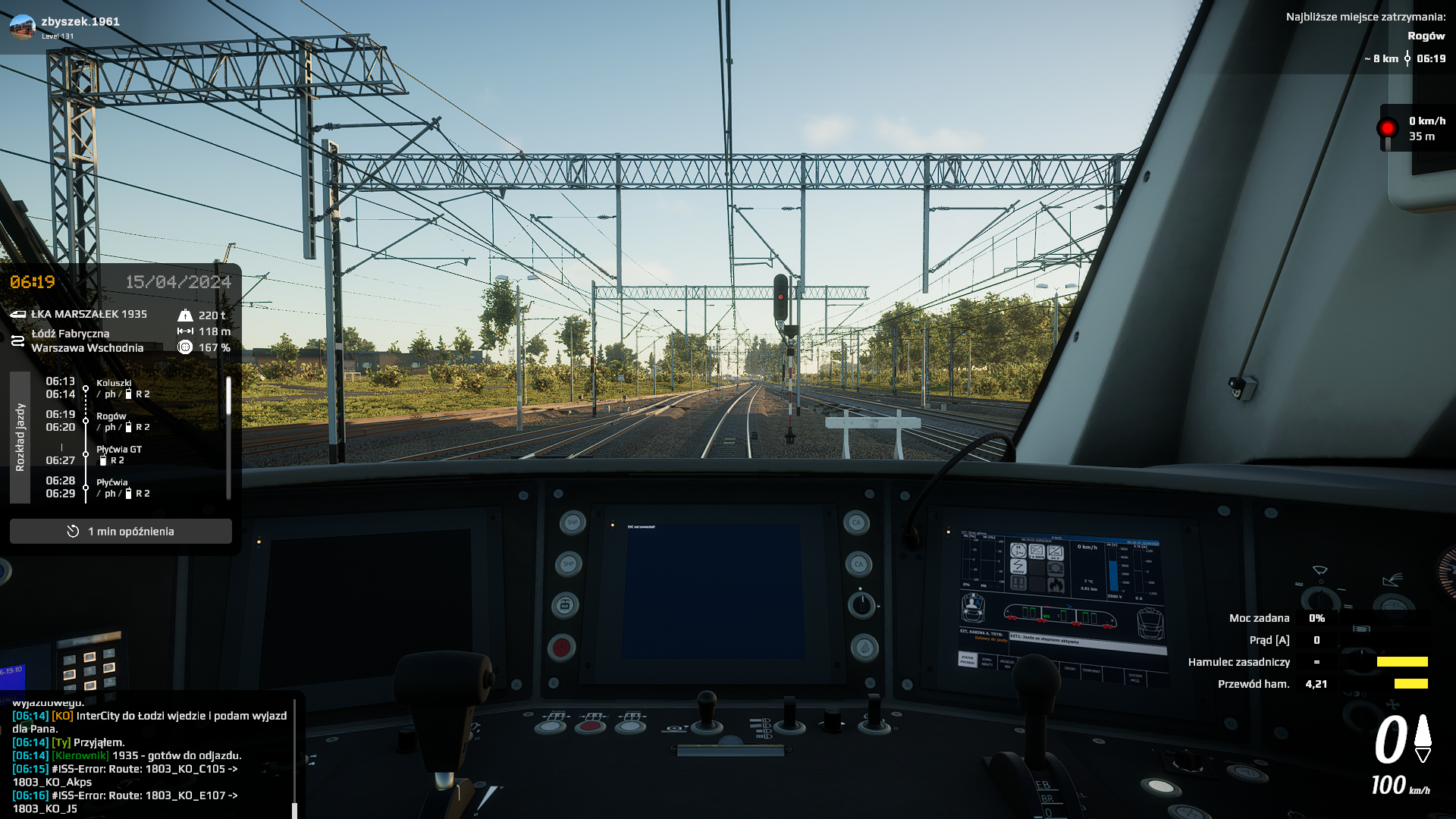Click the red signal indicator icon

coord(1387,128)
